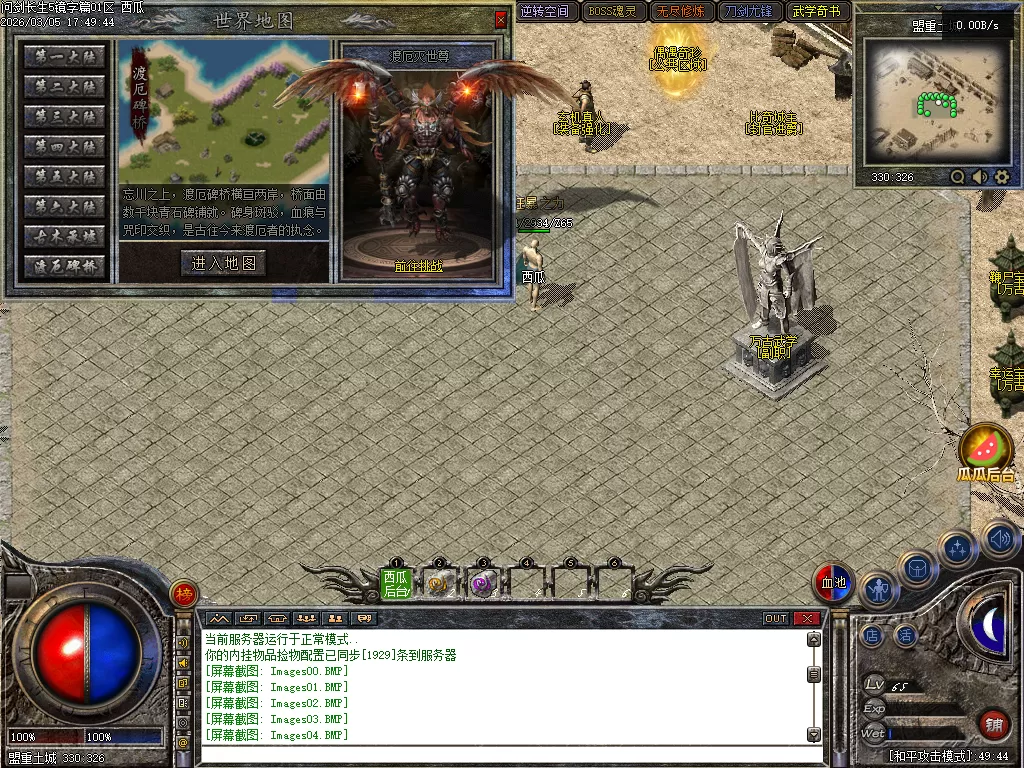This screenshot has height=768, width=1024.
Task: Close the 世界地图 world map window
Action: click(x=501, y=20)
